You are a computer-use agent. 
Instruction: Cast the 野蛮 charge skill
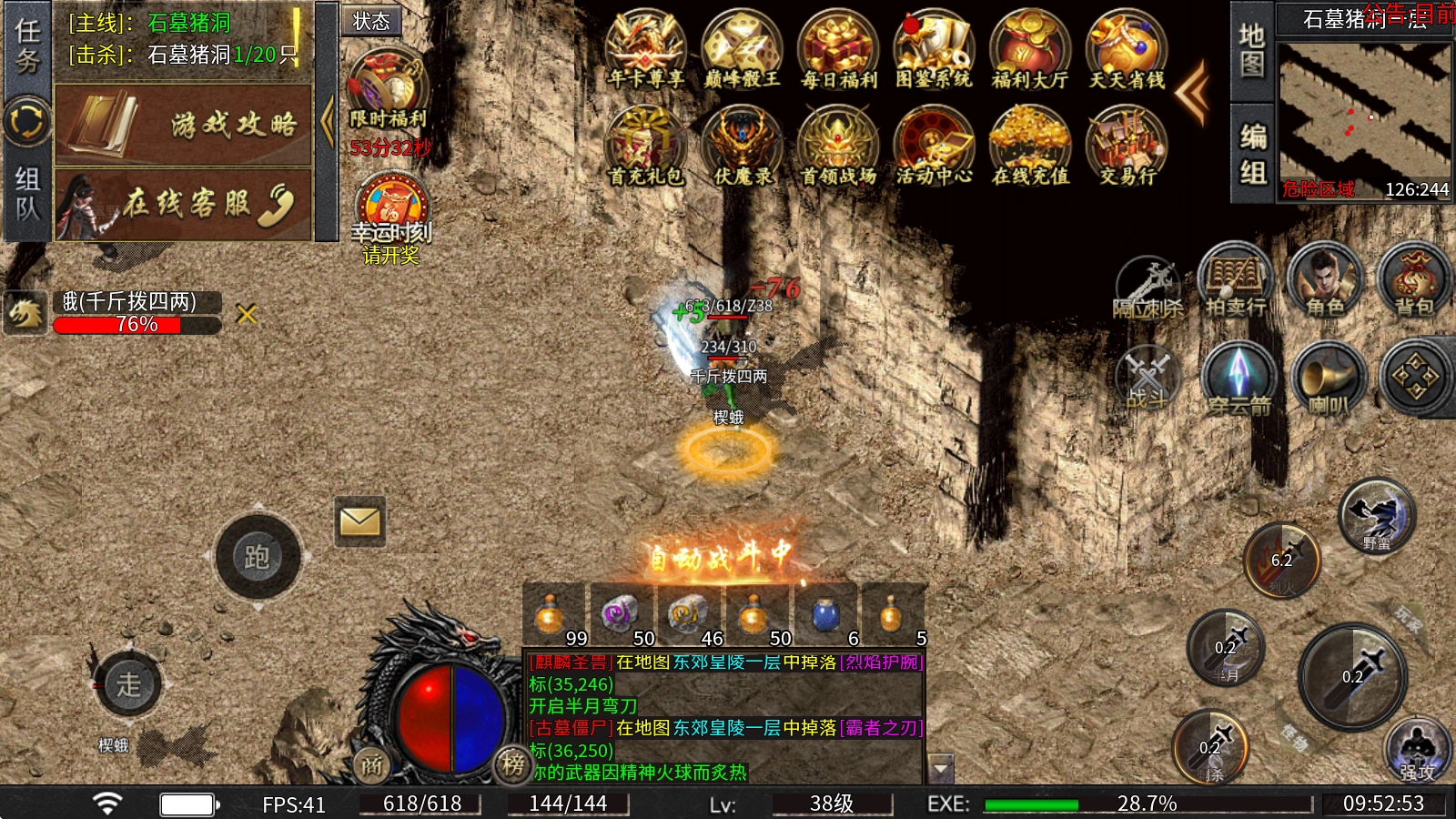1376,516
